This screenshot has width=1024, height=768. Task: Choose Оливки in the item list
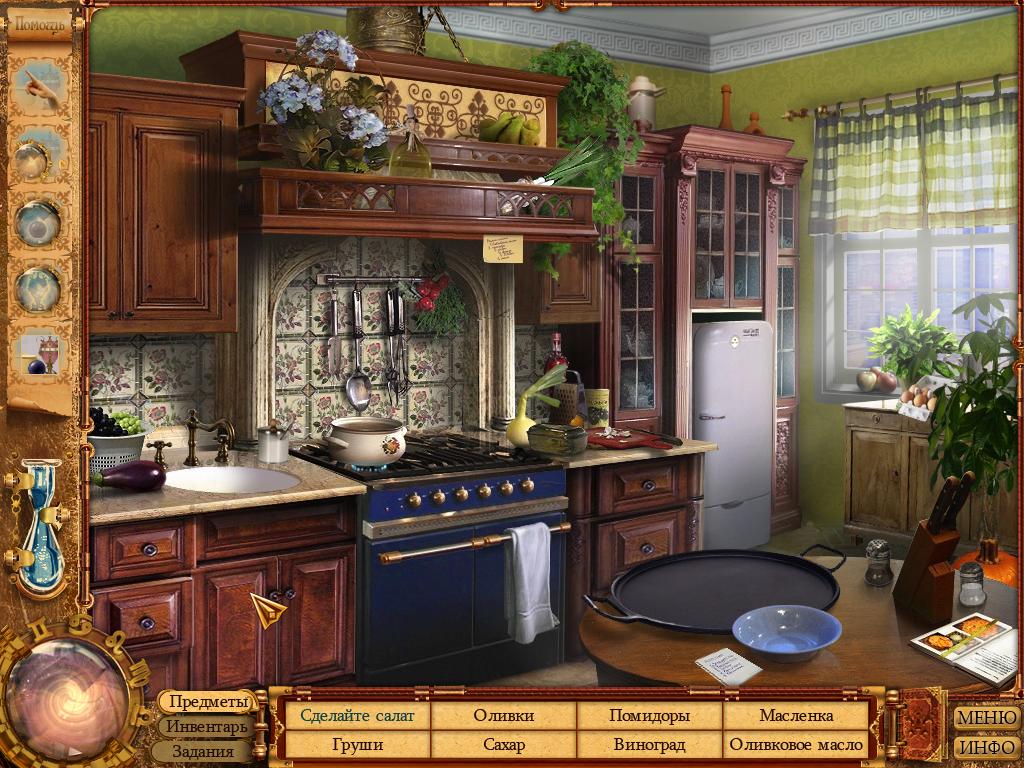tap(504, 716)
